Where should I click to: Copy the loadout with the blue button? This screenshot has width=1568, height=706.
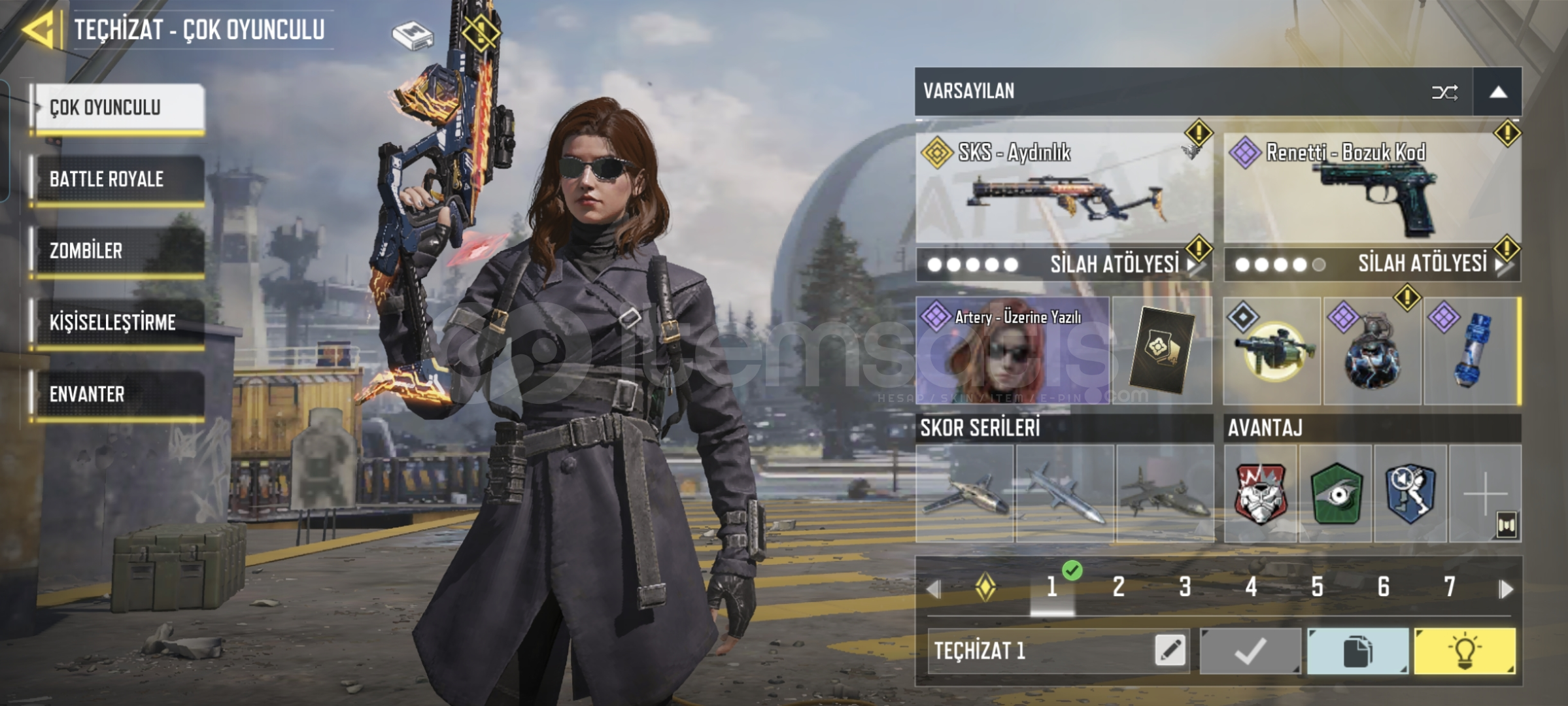click(x=1357, y=651)
